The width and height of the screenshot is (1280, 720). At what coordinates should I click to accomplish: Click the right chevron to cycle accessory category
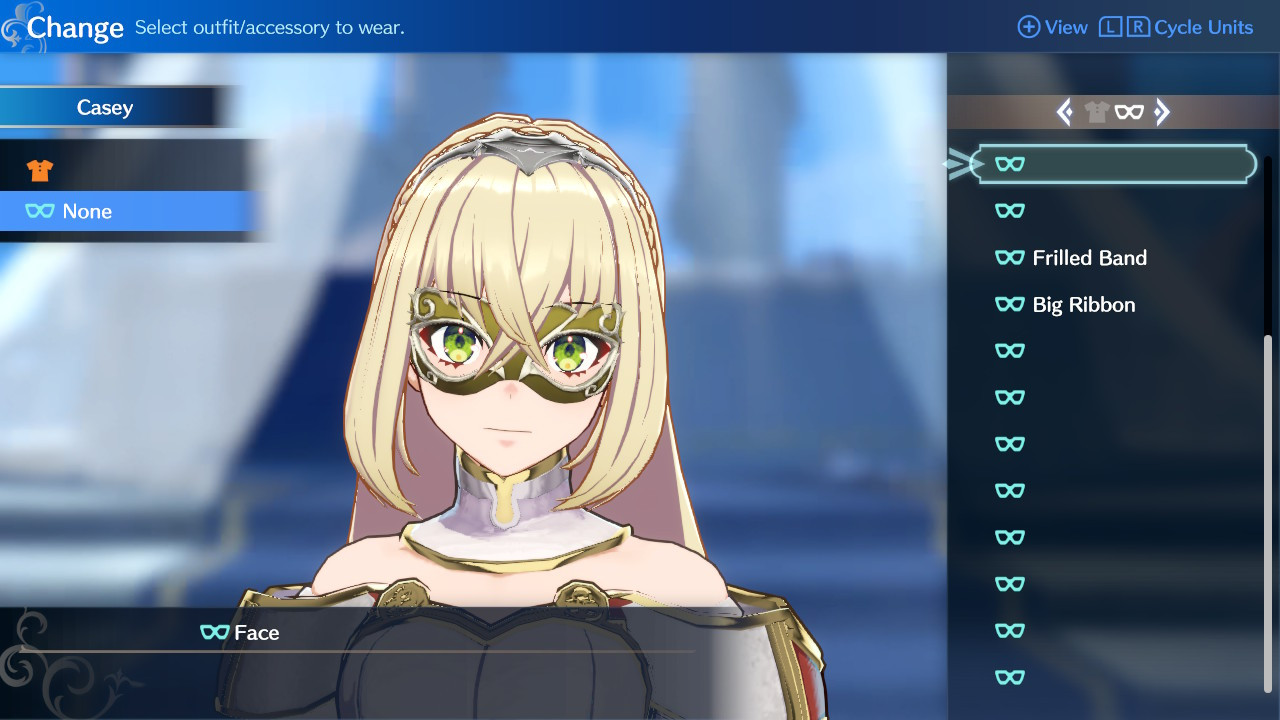[x=1163, y=112]
